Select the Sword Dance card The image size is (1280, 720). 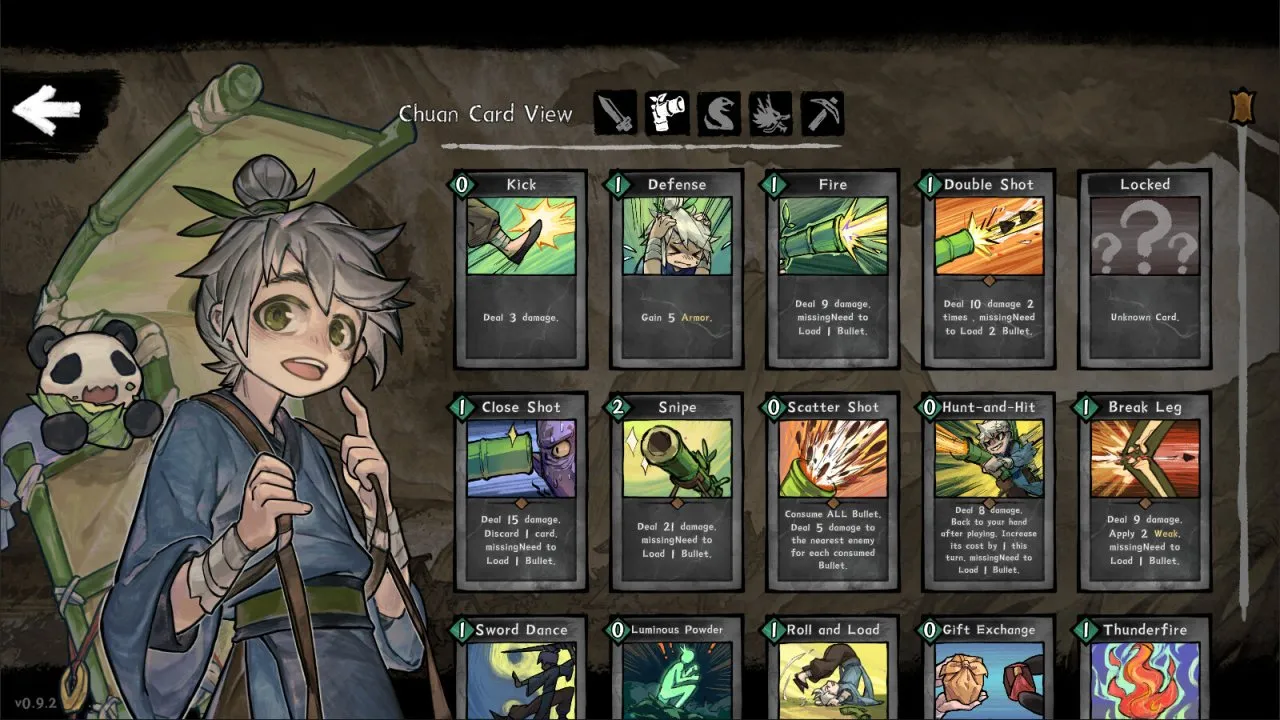(x=521, y=665)
